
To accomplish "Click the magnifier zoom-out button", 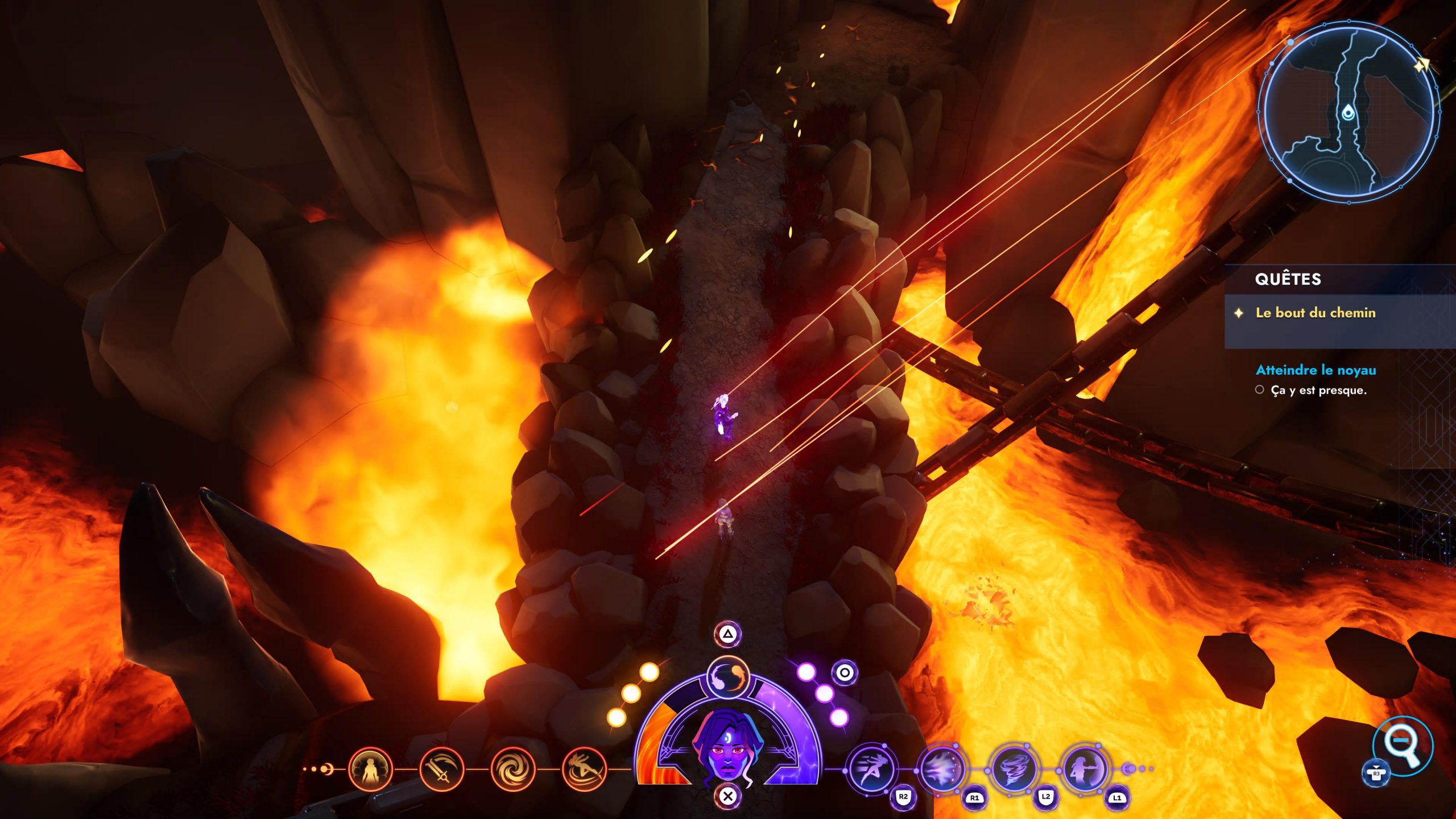I will [1402, 746].
